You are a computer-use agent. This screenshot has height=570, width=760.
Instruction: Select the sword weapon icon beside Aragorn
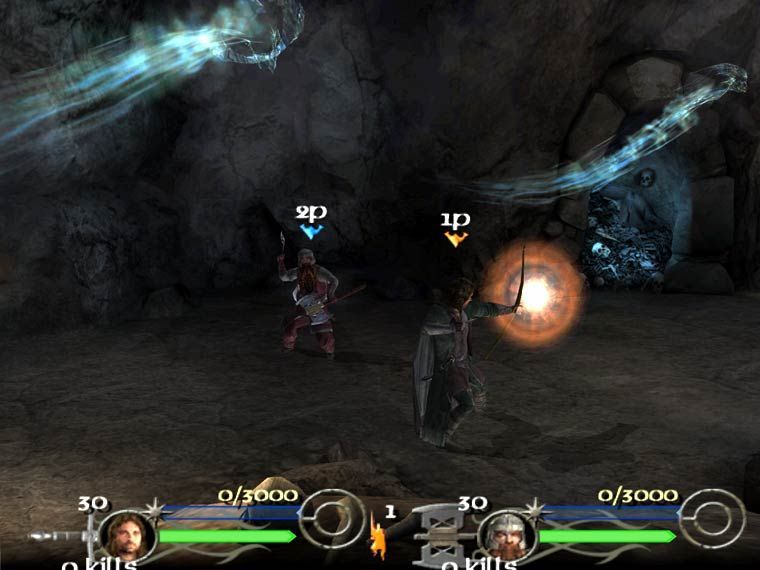pyautogui.click(x=62, y=536)
